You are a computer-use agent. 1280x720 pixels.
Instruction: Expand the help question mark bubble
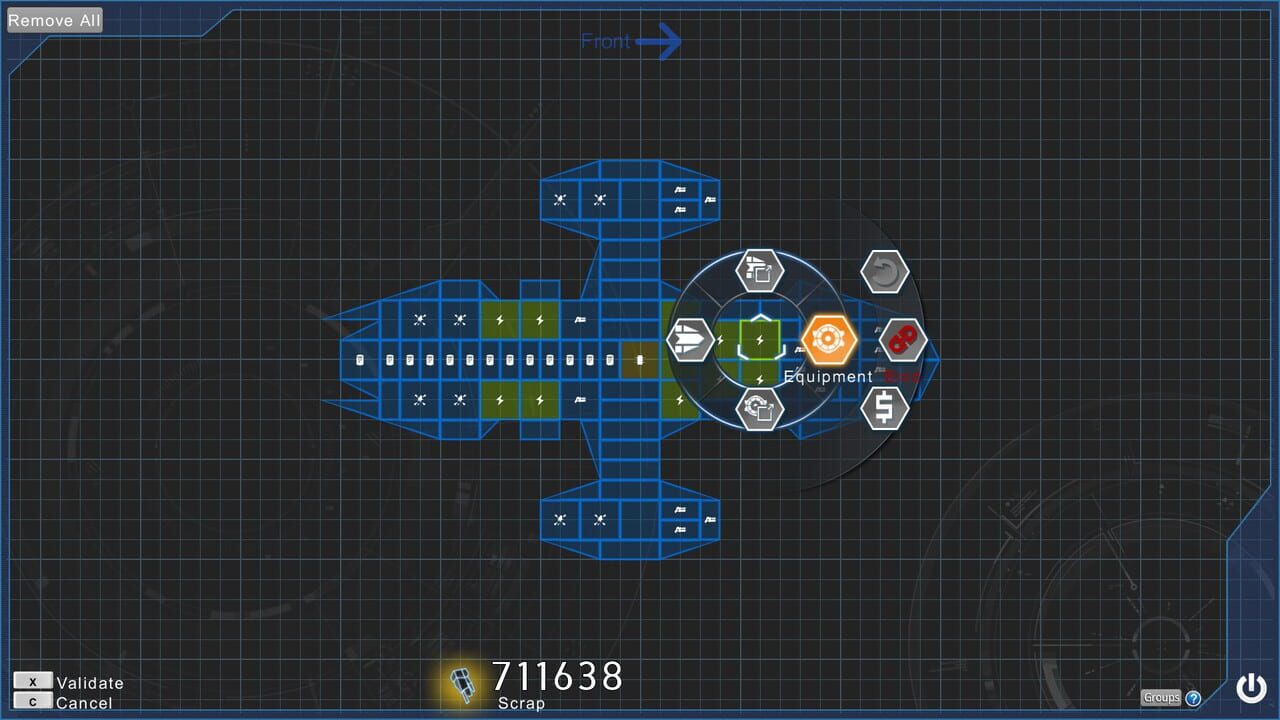[1192, 698]
